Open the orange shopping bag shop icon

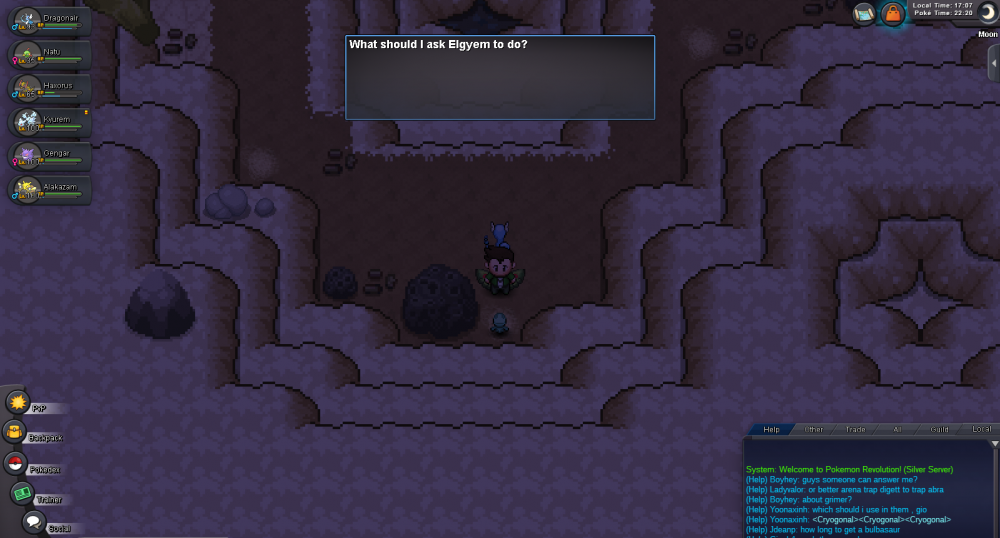click(x=892, y=14)
